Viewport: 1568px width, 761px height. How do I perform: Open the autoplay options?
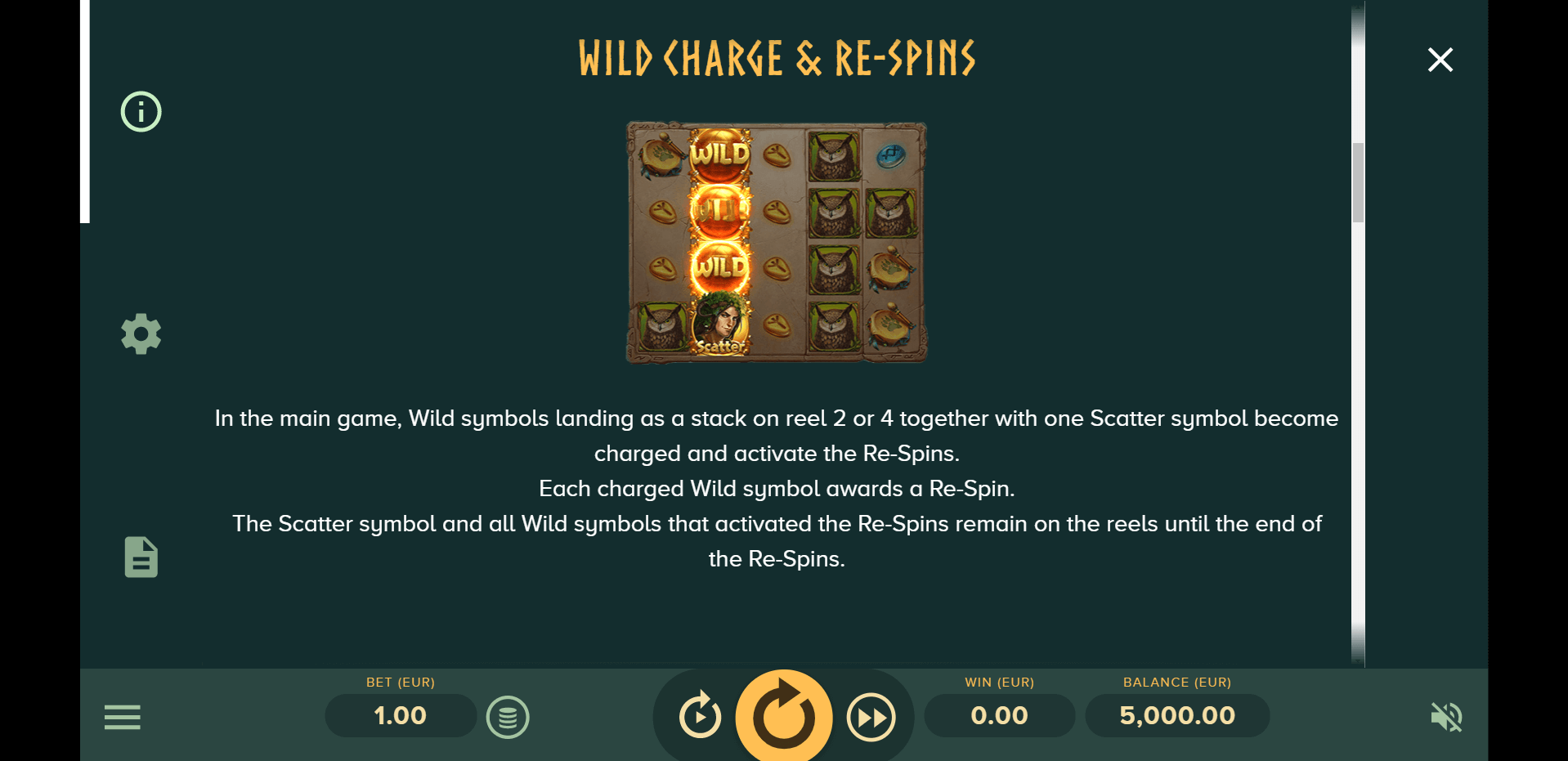701,716
